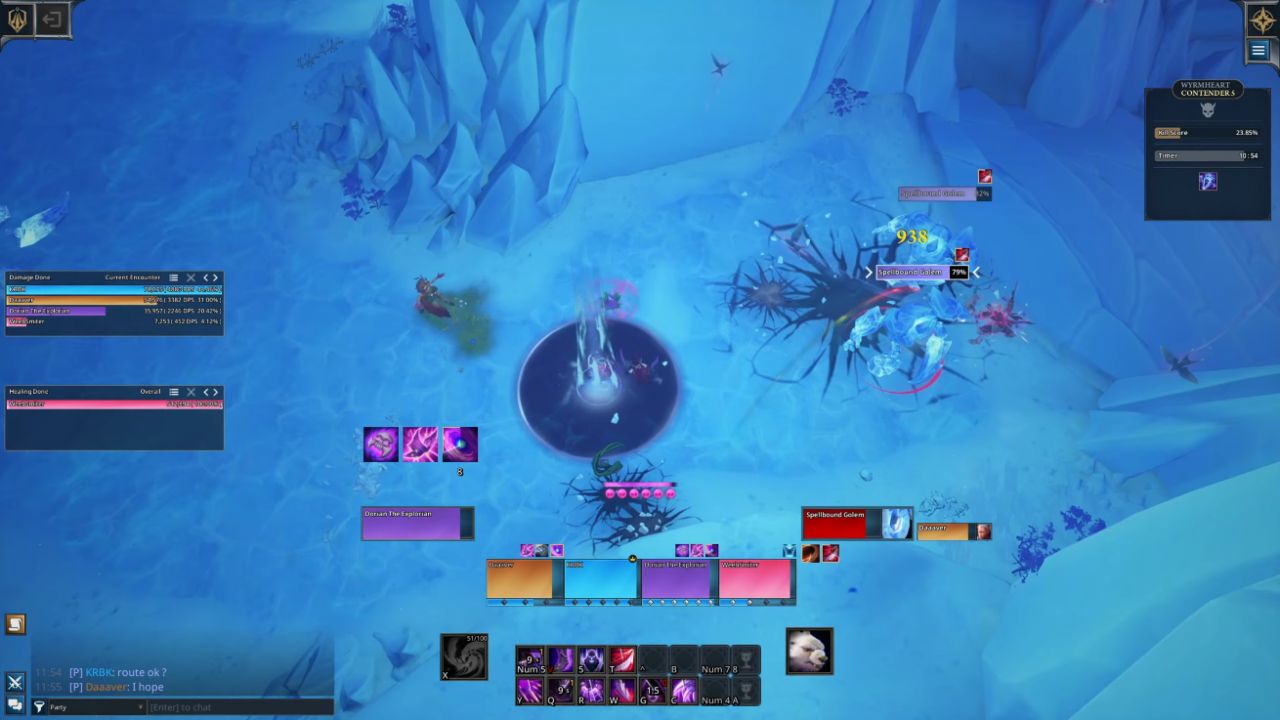This screenshot has height=720, width=1280.
Task: Select the speech bubbles chat tab
Action: coord(15,705)
